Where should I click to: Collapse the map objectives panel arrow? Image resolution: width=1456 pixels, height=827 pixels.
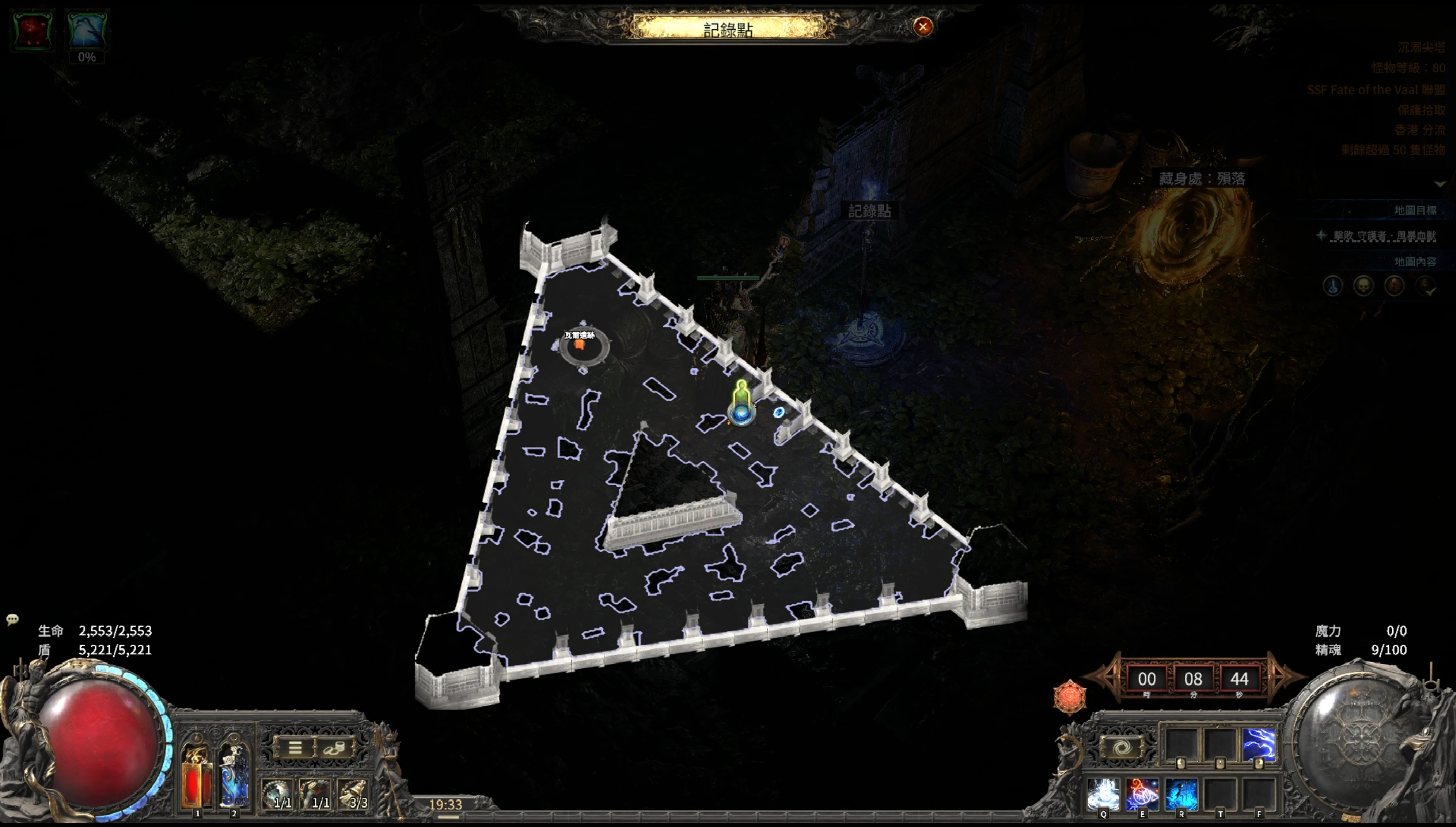point(1440,184)
